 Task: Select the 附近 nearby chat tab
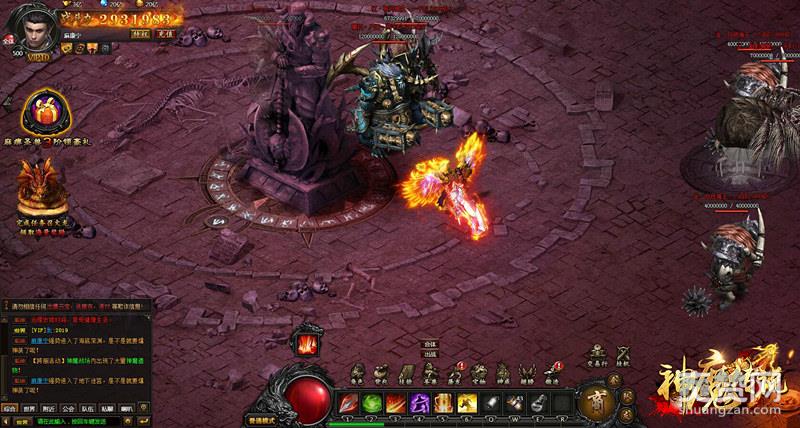coord(50,407)
